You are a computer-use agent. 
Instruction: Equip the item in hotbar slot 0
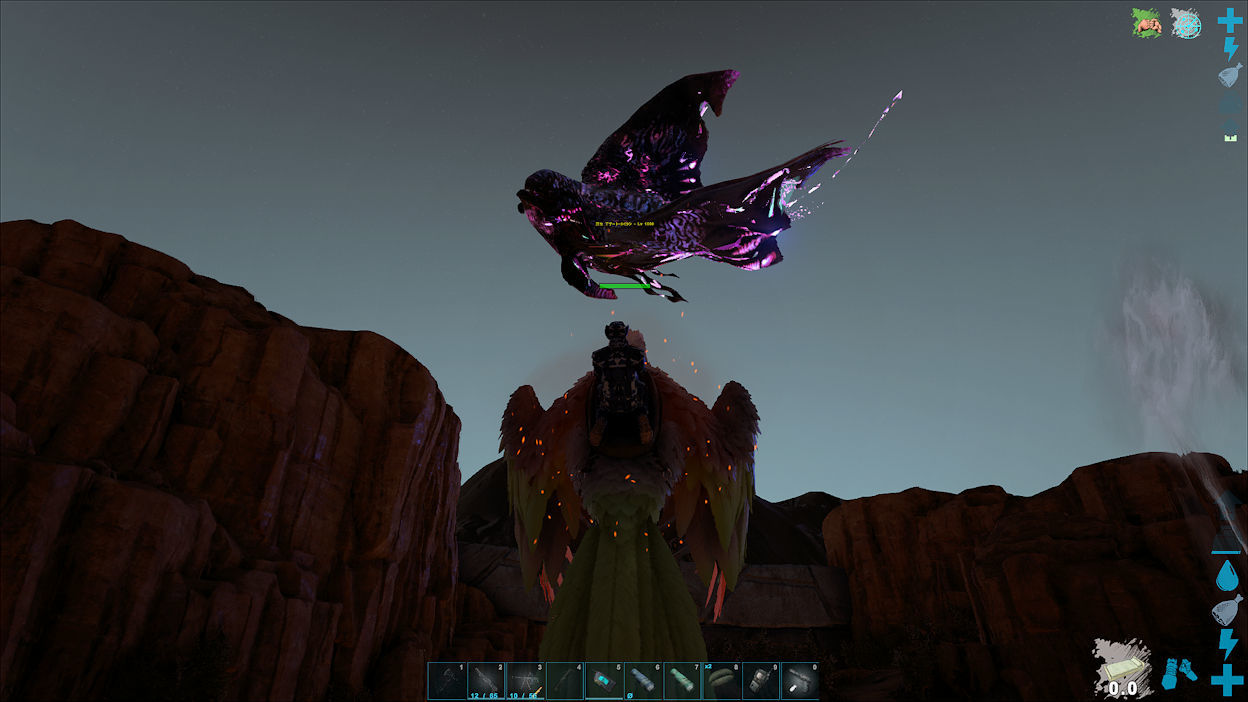pos(800,681)
